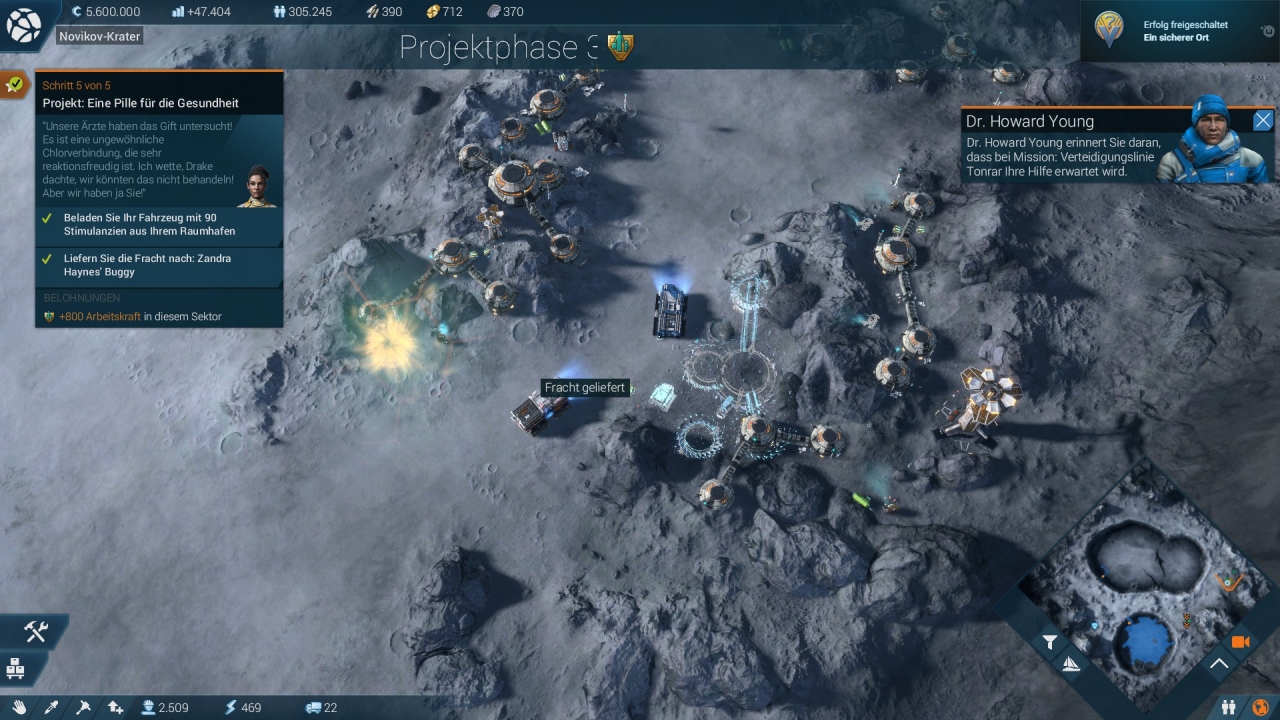Open the two-people icon in the bottom-right corner
Screen dimensions: 1280x720
click(1229, 708)
